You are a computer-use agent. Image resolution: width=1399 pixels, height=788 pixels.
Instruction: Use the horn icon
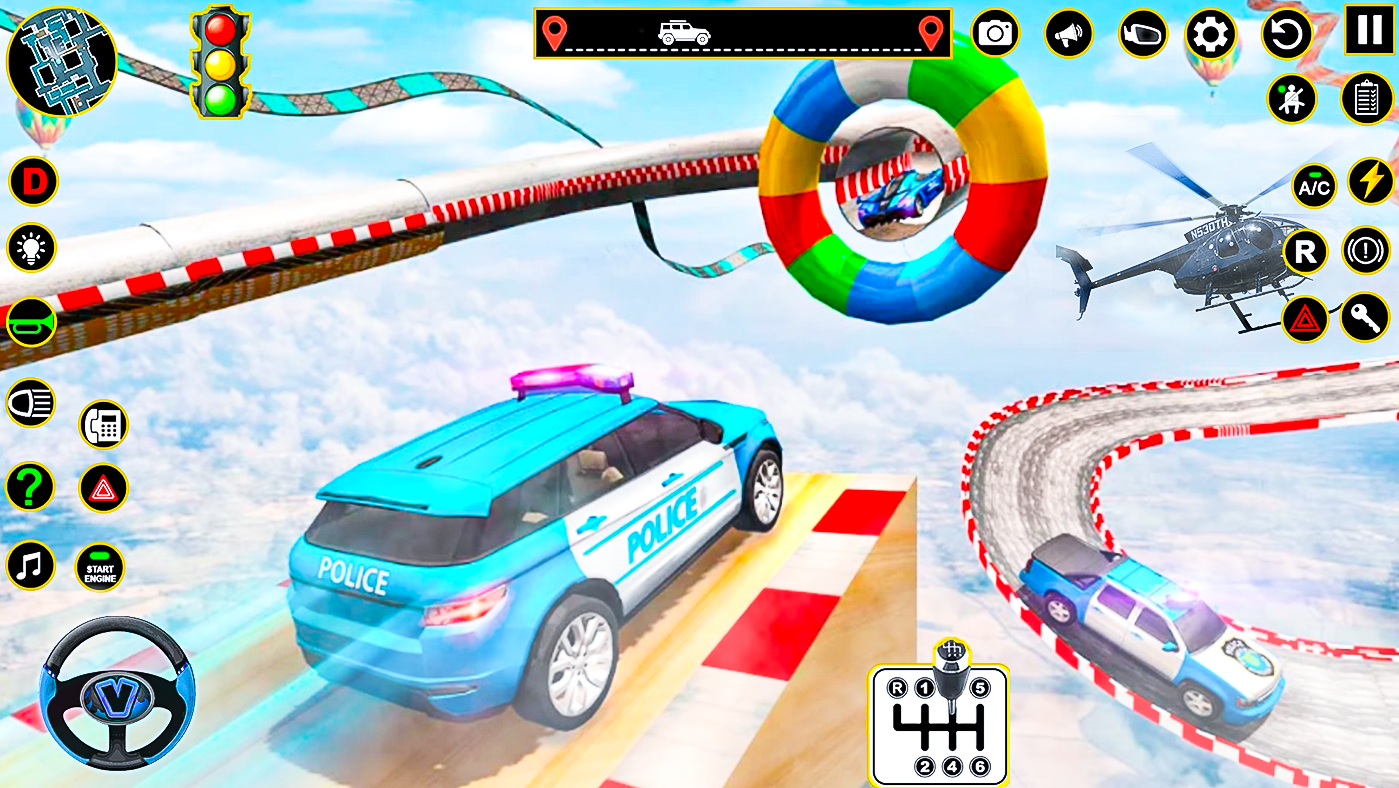tap(30, 320)
